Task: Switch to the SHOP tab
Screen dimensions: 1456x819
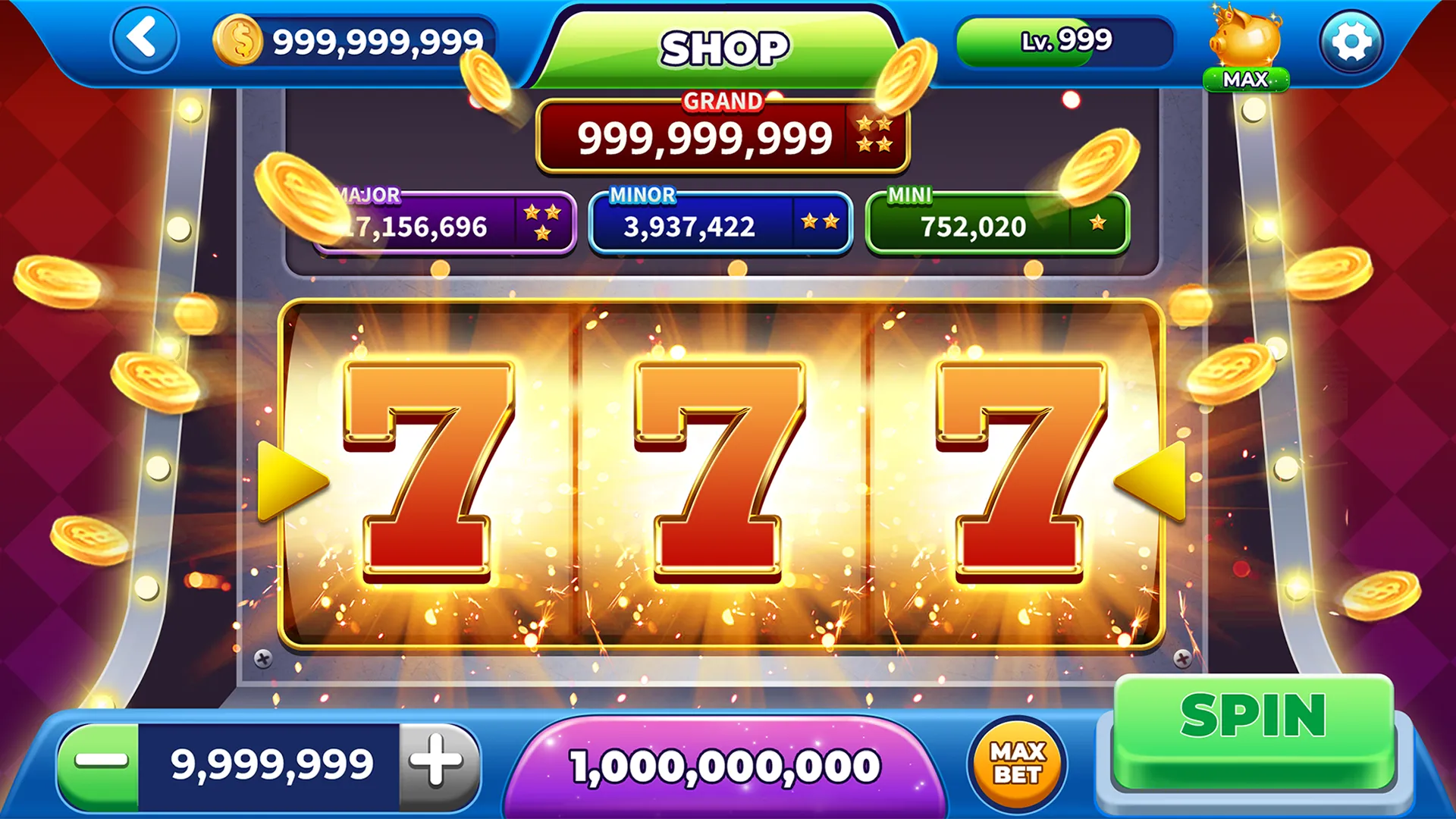Action: (x=723, y=44)
